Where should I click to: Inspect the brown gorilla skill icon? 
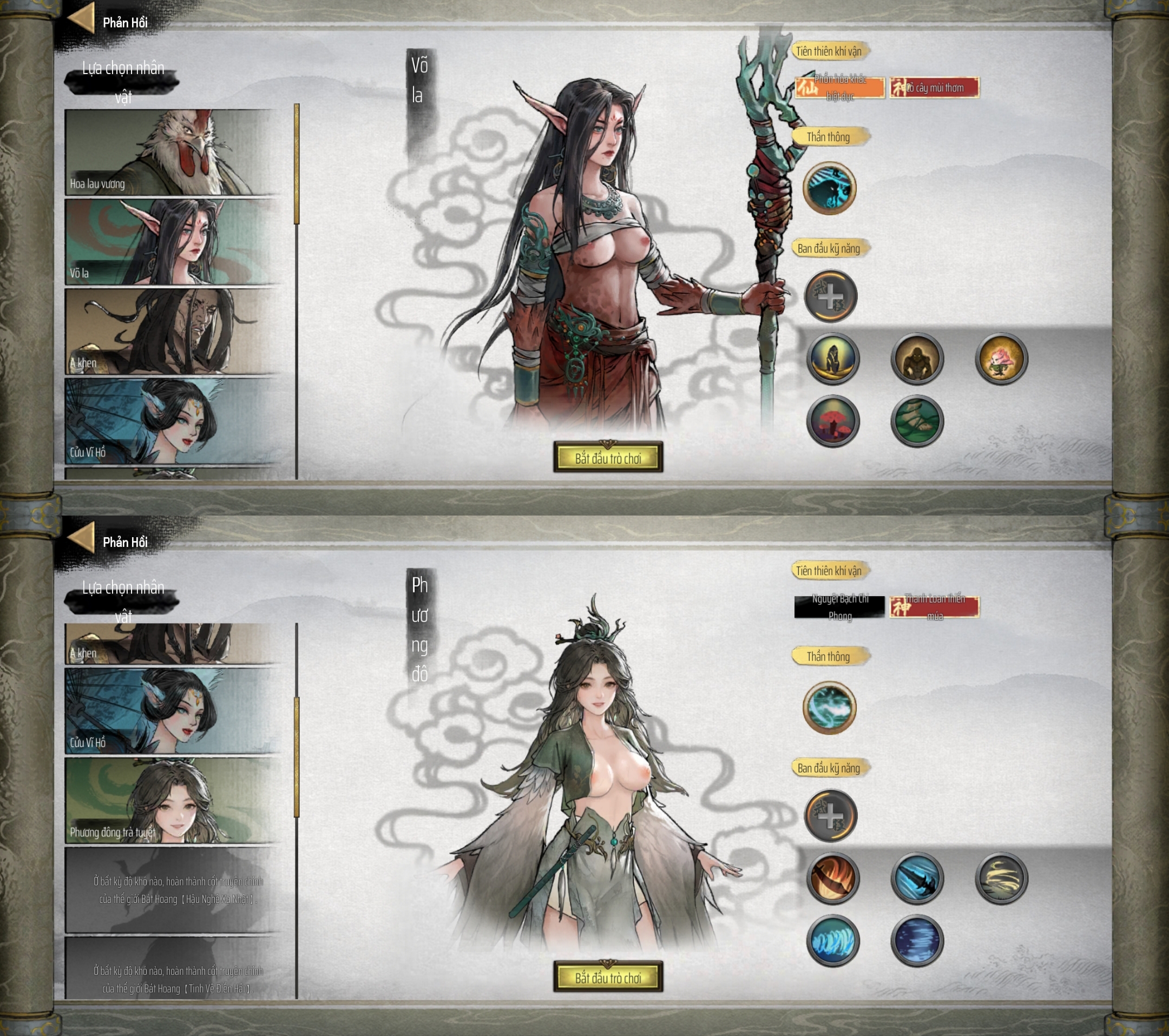[x=917, y=359]
